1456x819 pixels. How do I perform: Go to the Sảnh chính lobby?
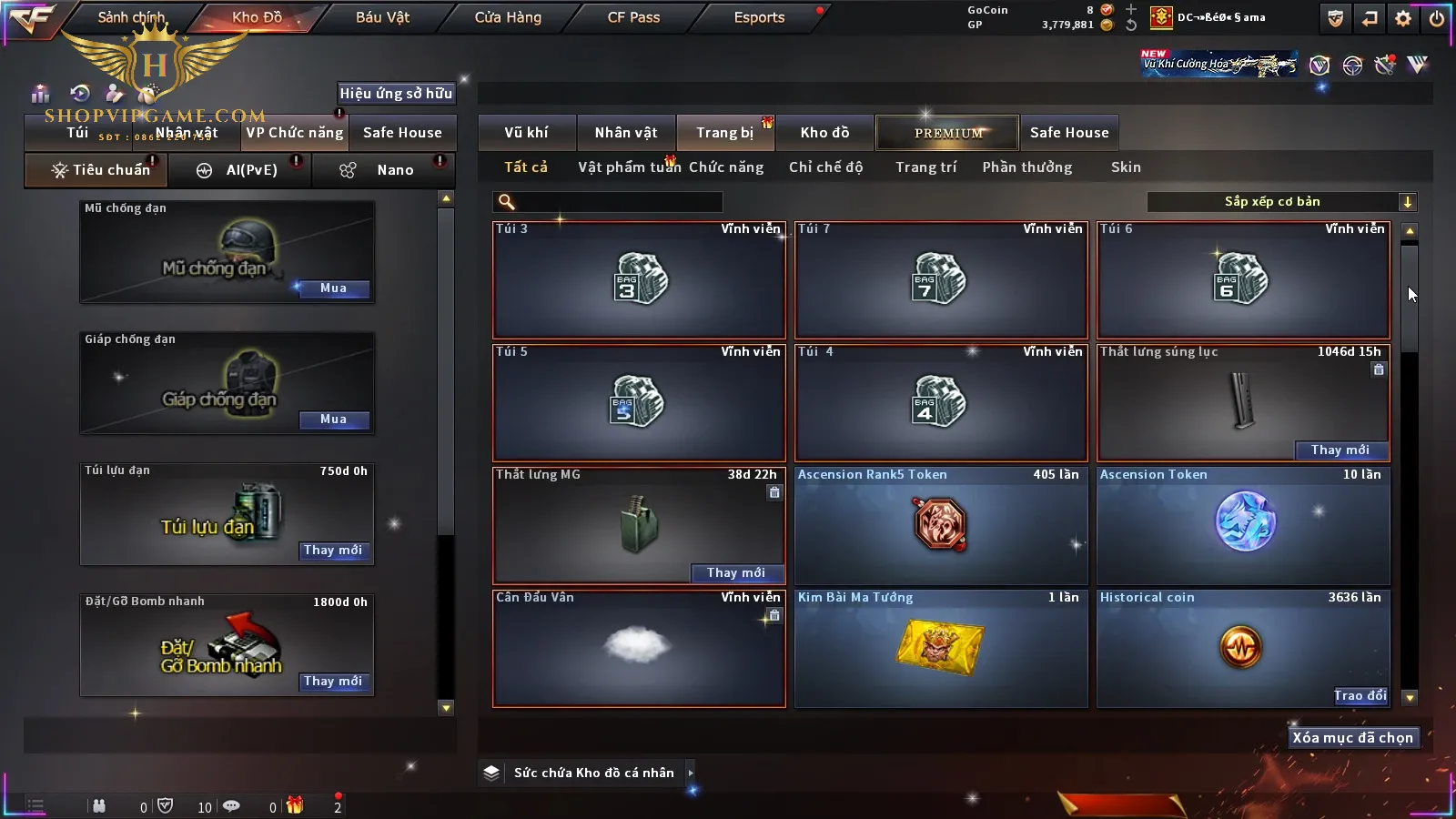pyautogui.click(x=131, y=17)
